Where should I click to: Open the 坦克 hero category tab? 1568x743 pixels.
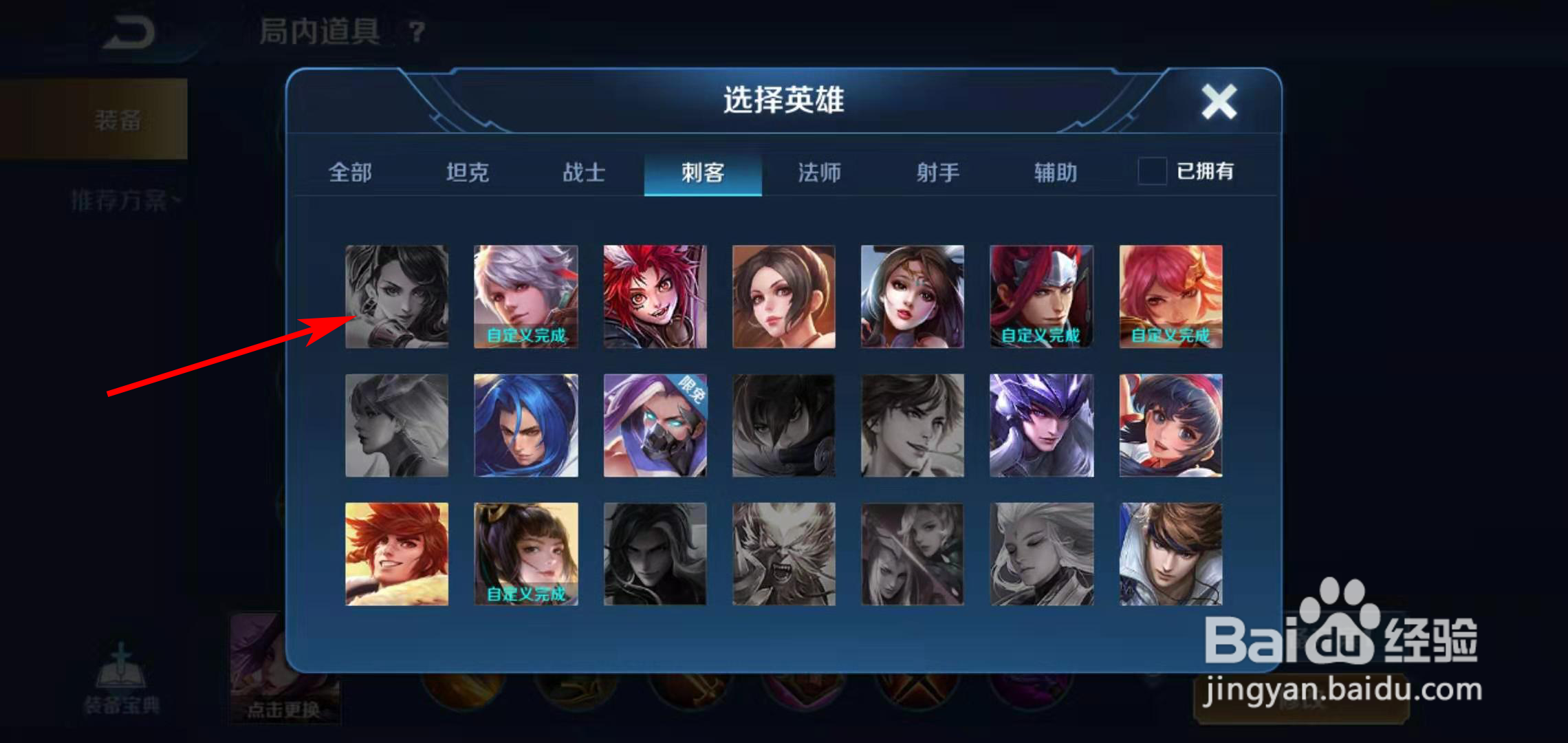468,173
